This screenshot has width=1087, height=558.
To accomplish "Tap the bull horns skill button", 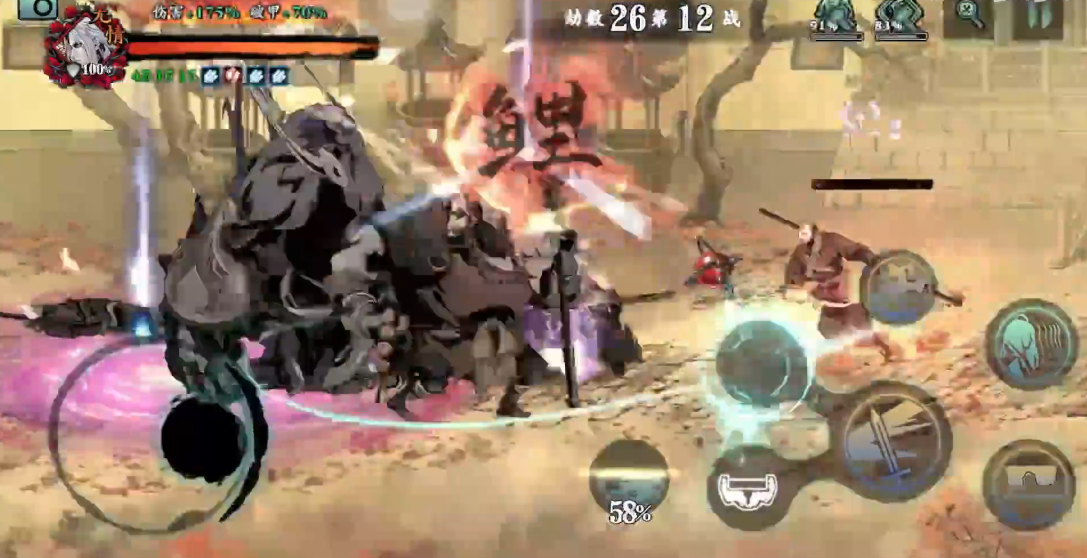I will pos(751,489).
